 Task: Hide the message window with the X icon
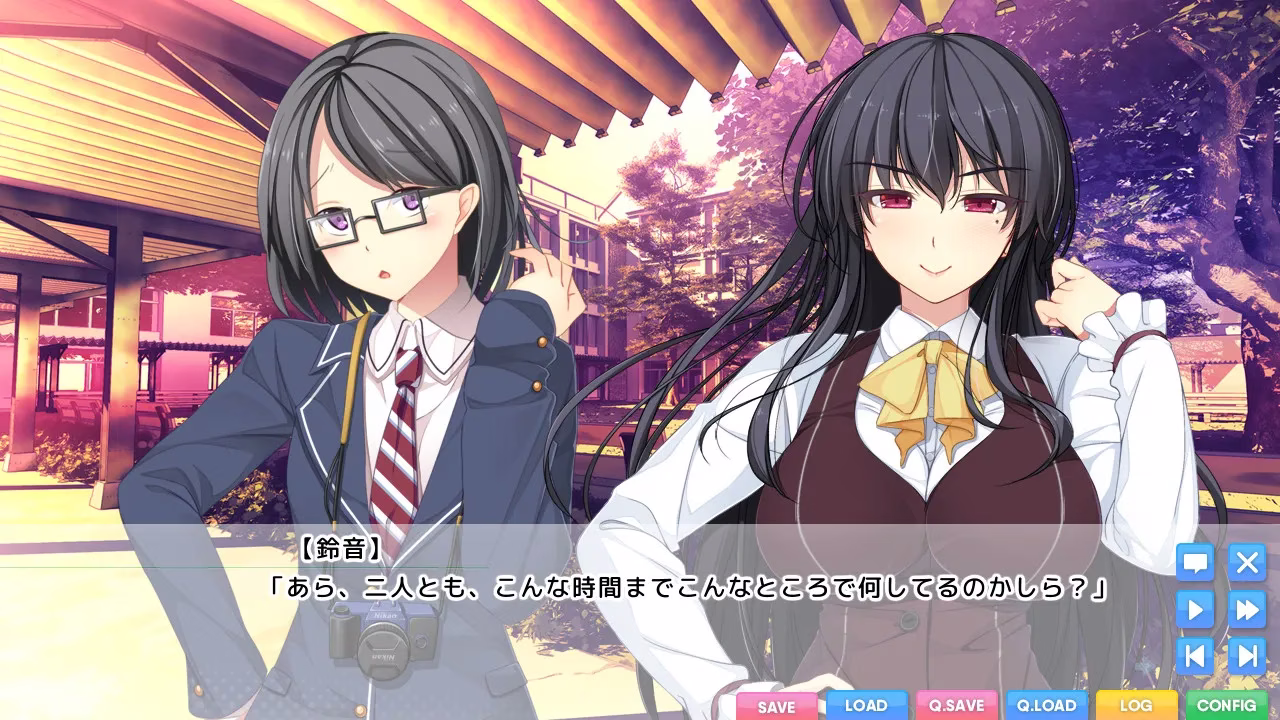click(1247, 563)
